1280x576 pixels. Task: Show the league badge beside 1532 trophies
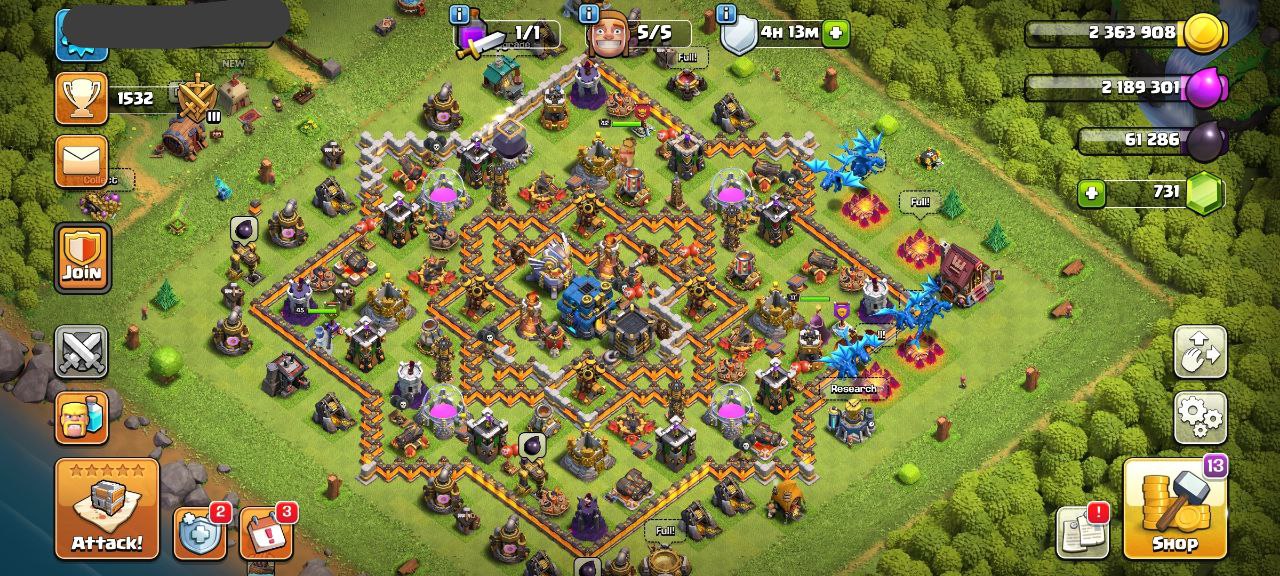pos(198,98)
